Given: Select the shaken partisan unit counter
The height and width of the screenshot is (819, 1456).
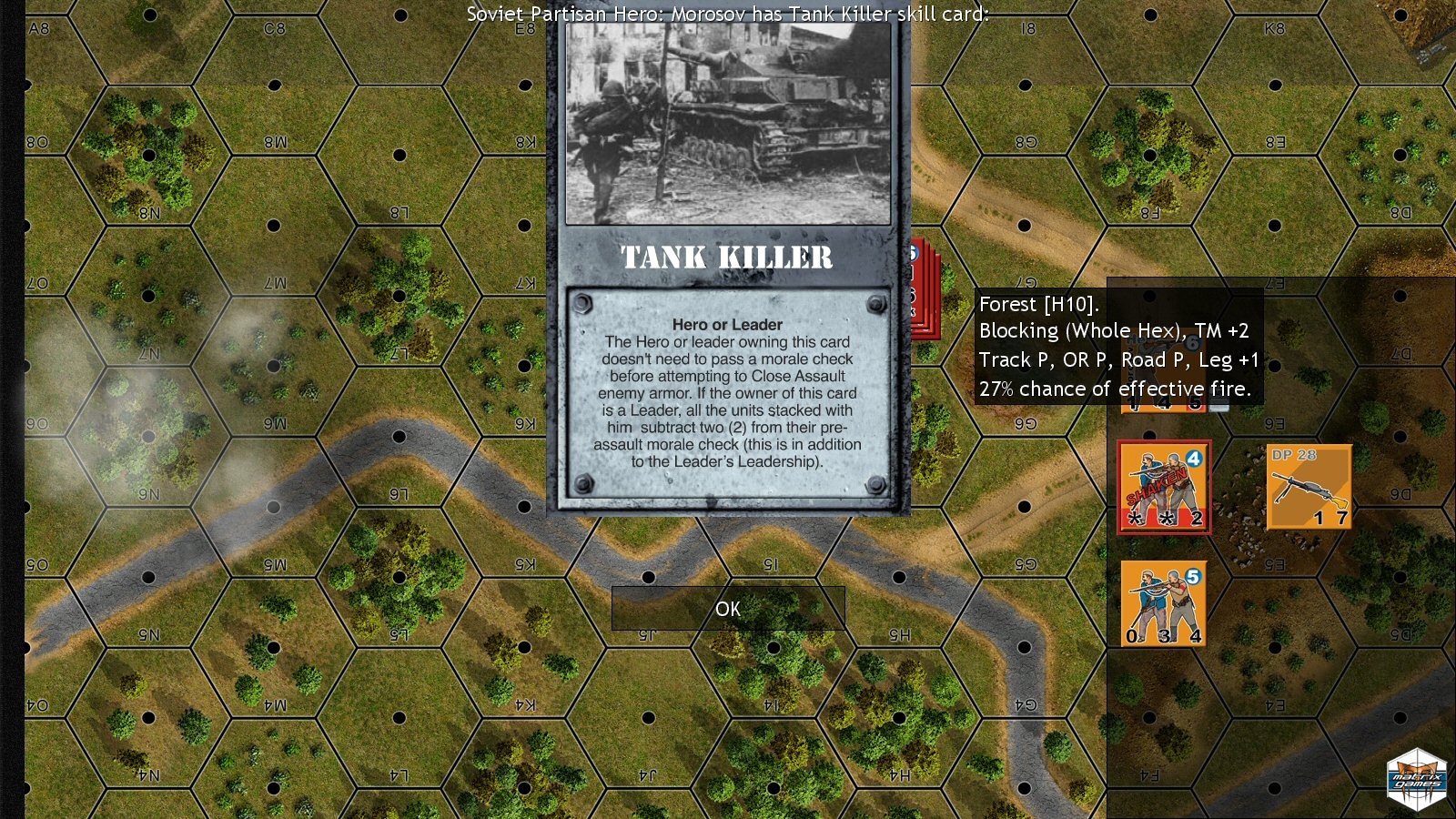Looking at the screenshot, I should (1164, 488).
